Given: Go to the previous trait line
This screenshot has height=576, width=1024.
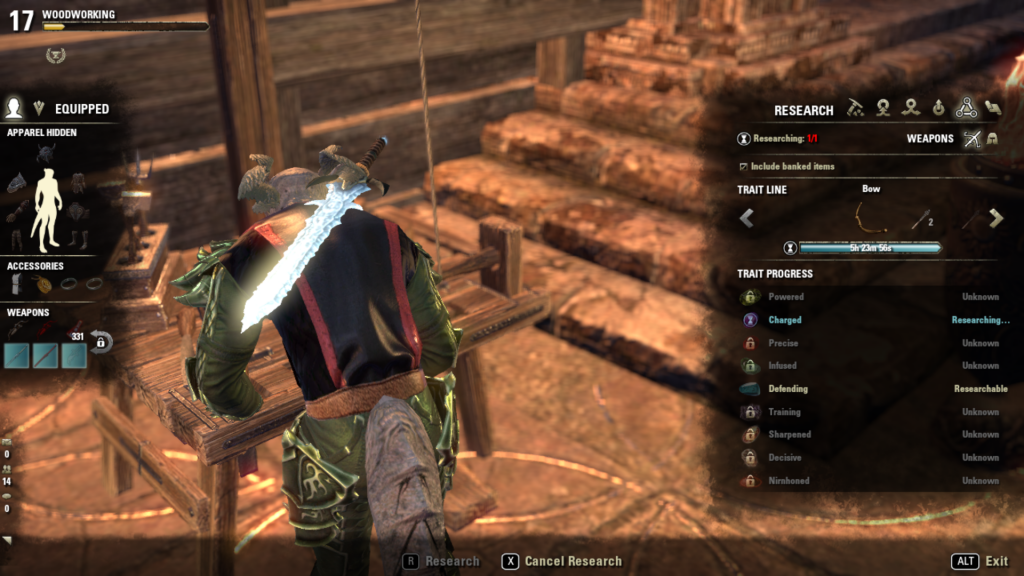Looking at the screenshot, I should click(747, 218).
